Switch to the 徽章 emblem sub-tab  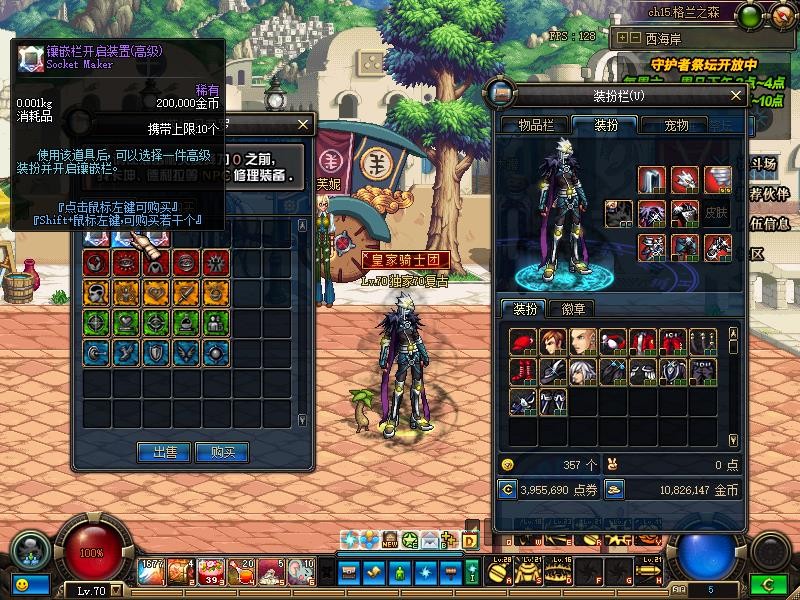(x=573, y=308)
